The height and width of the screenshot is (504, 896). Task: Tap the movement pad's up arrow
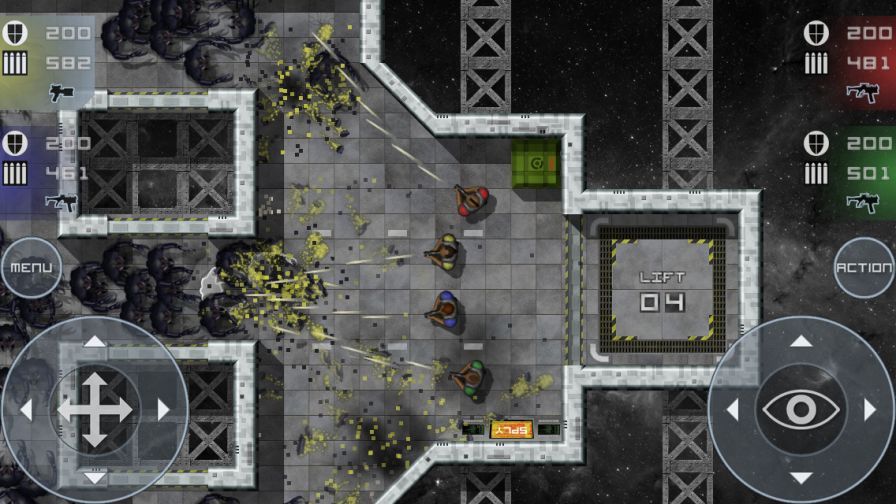click(94, 342)
